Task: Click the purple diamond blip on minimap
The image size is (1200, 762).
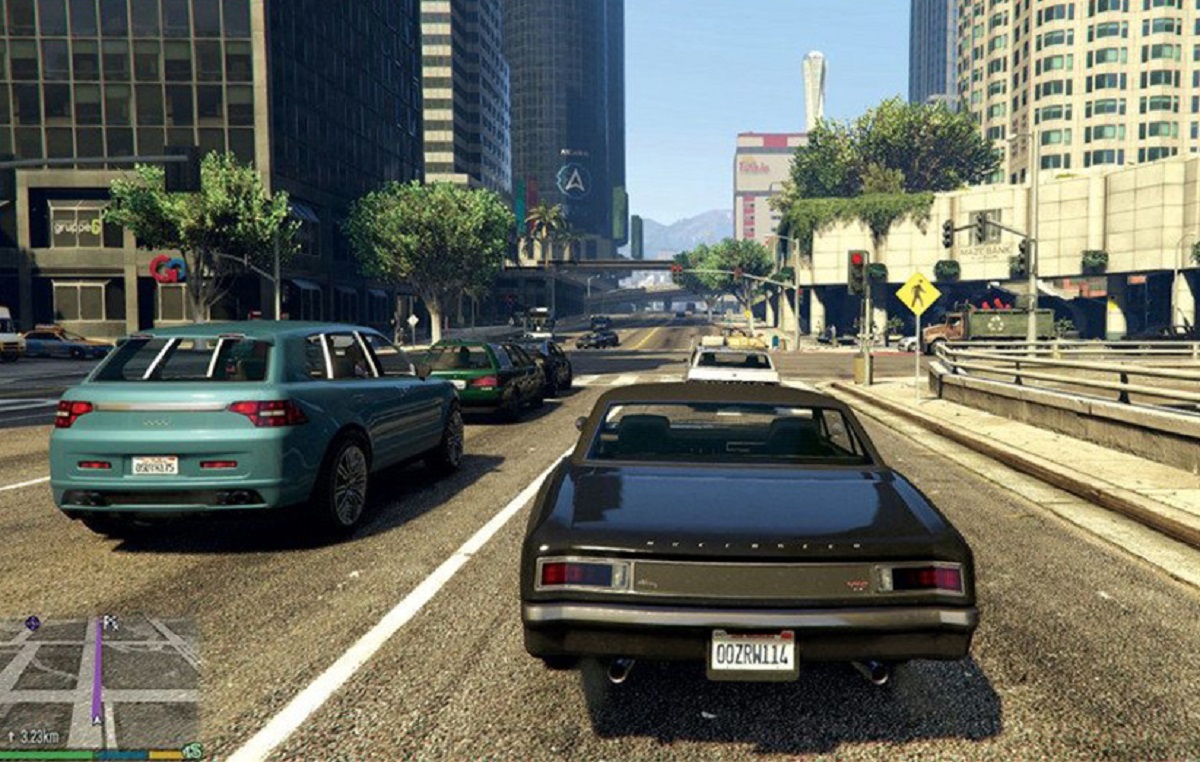Action: 32,622
